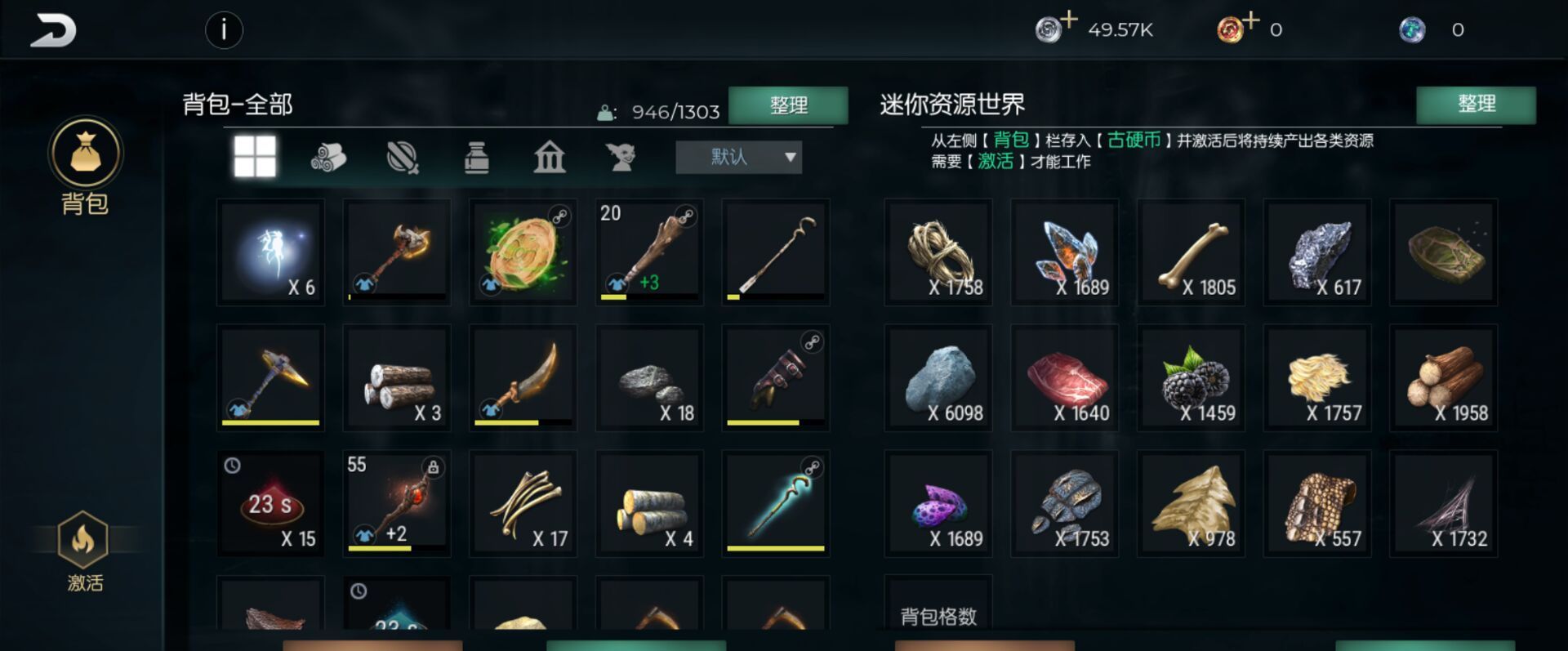Open the 迷你资源世界 section header

(x=953, y=105)
